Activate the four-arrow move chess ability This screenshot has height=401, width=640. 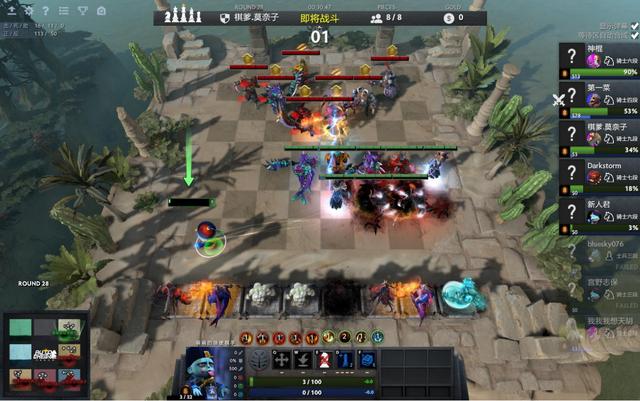click(282, 360)
